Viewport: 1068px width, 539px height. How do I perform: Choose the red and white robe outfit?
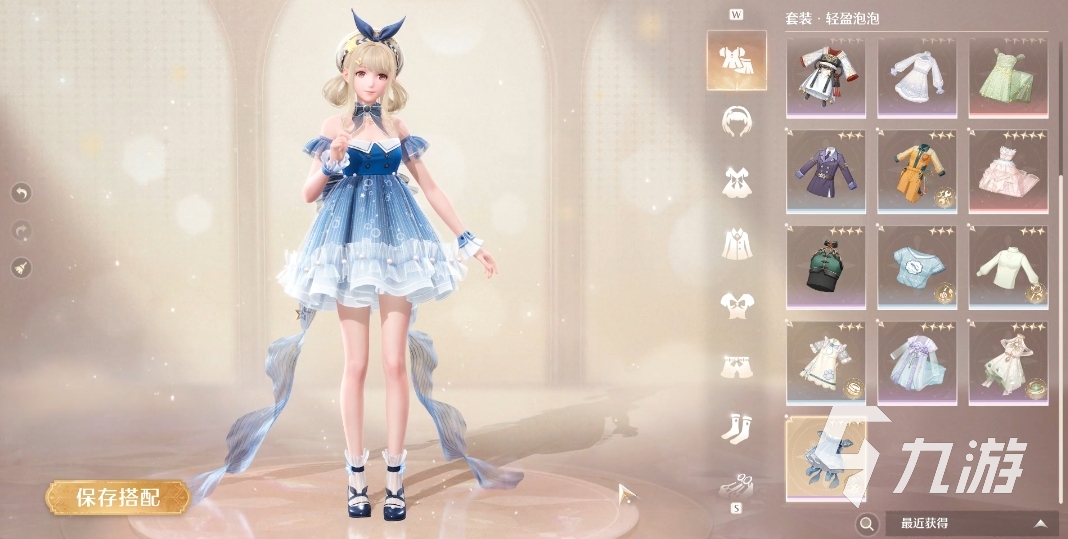click(826, 76)
